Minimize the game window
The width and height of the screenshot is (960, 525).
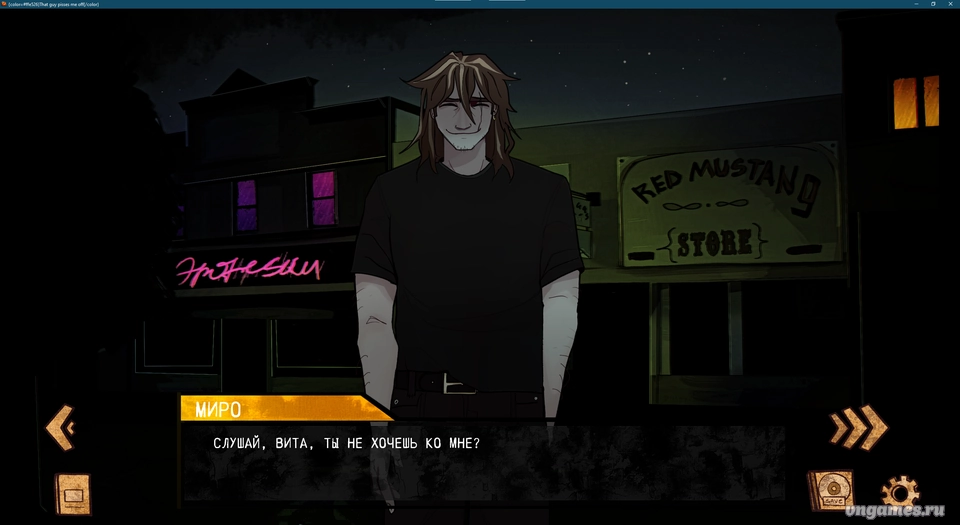pyautogui.click(x=915, y=4)
